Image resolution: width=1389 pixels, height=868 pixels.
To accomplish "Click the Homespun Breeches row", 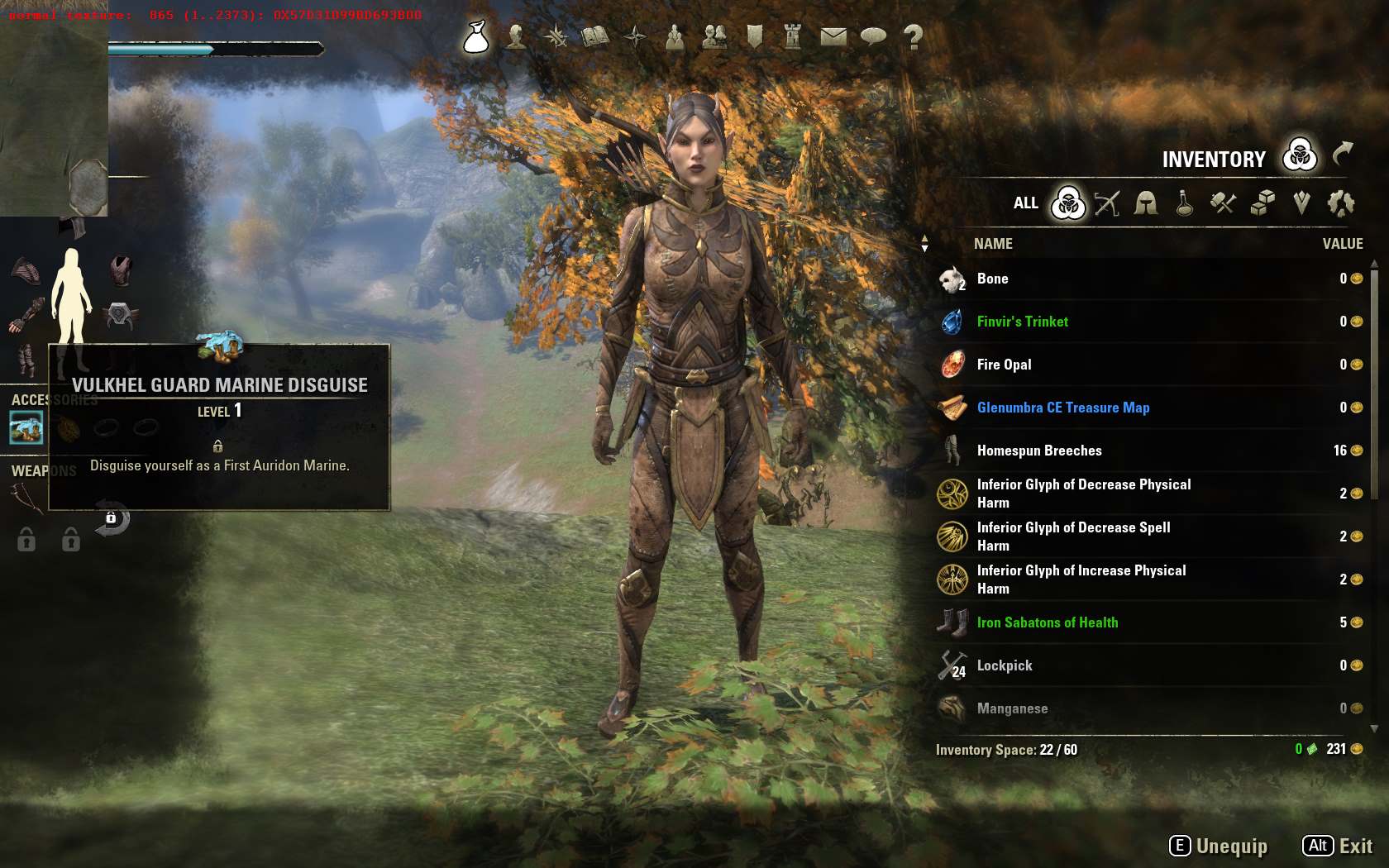I will tap(1039, 451).
